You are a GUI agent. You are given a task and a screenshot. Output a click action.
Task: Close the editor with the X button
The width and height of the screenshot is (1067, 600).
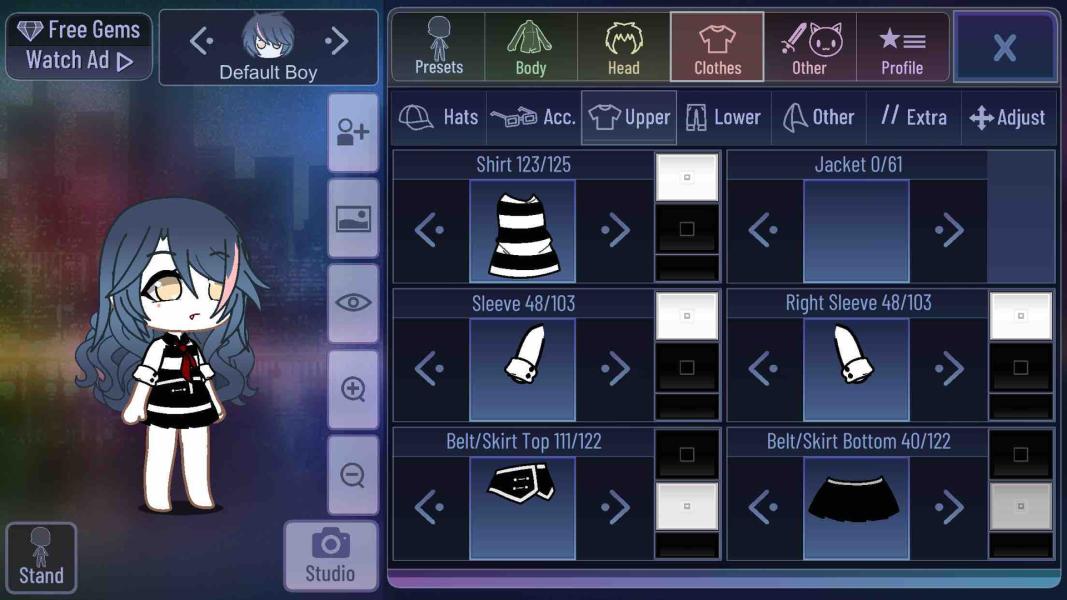coord(1004,47)
